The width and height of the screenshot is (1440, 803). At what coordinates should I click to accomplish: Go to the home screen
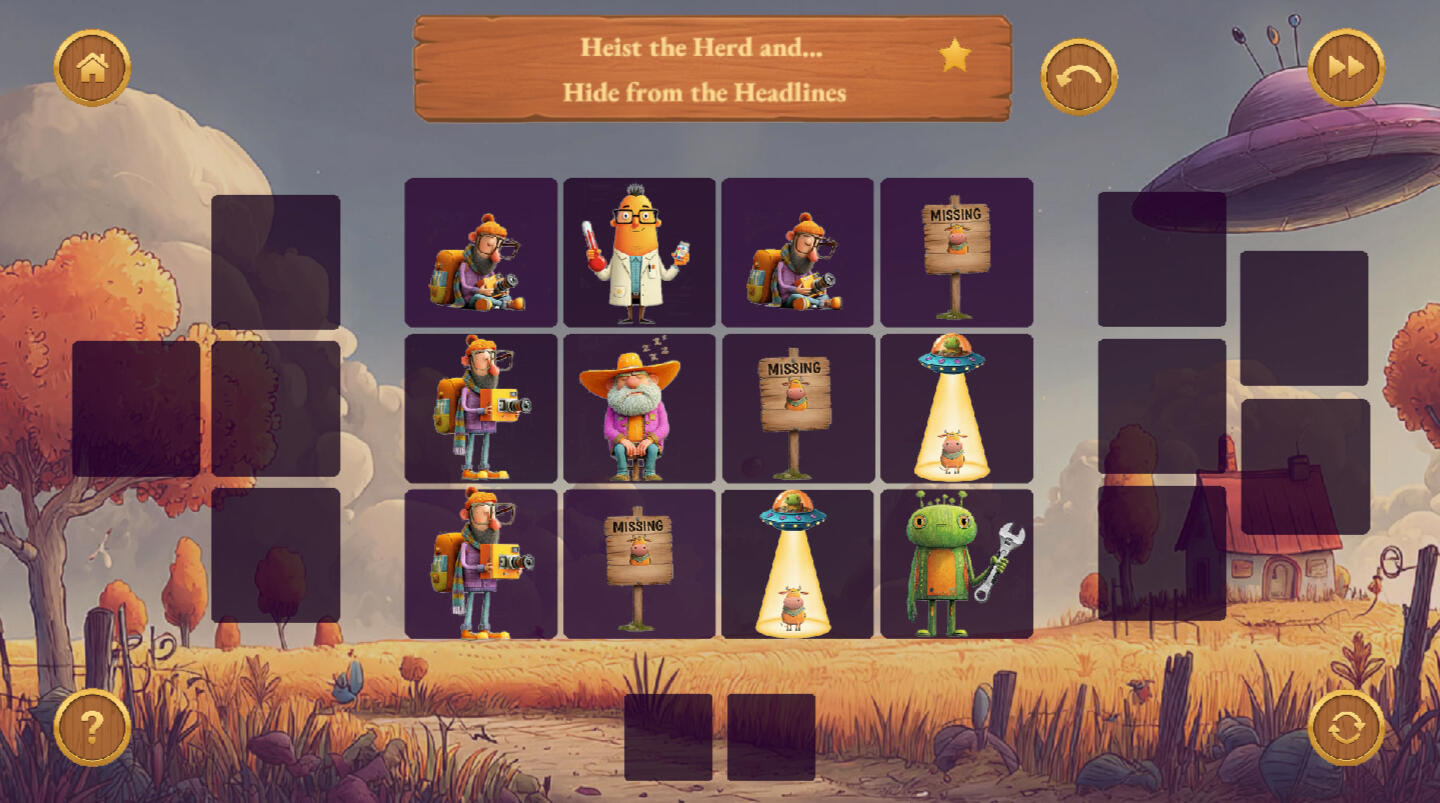click(x=92, y=68)
